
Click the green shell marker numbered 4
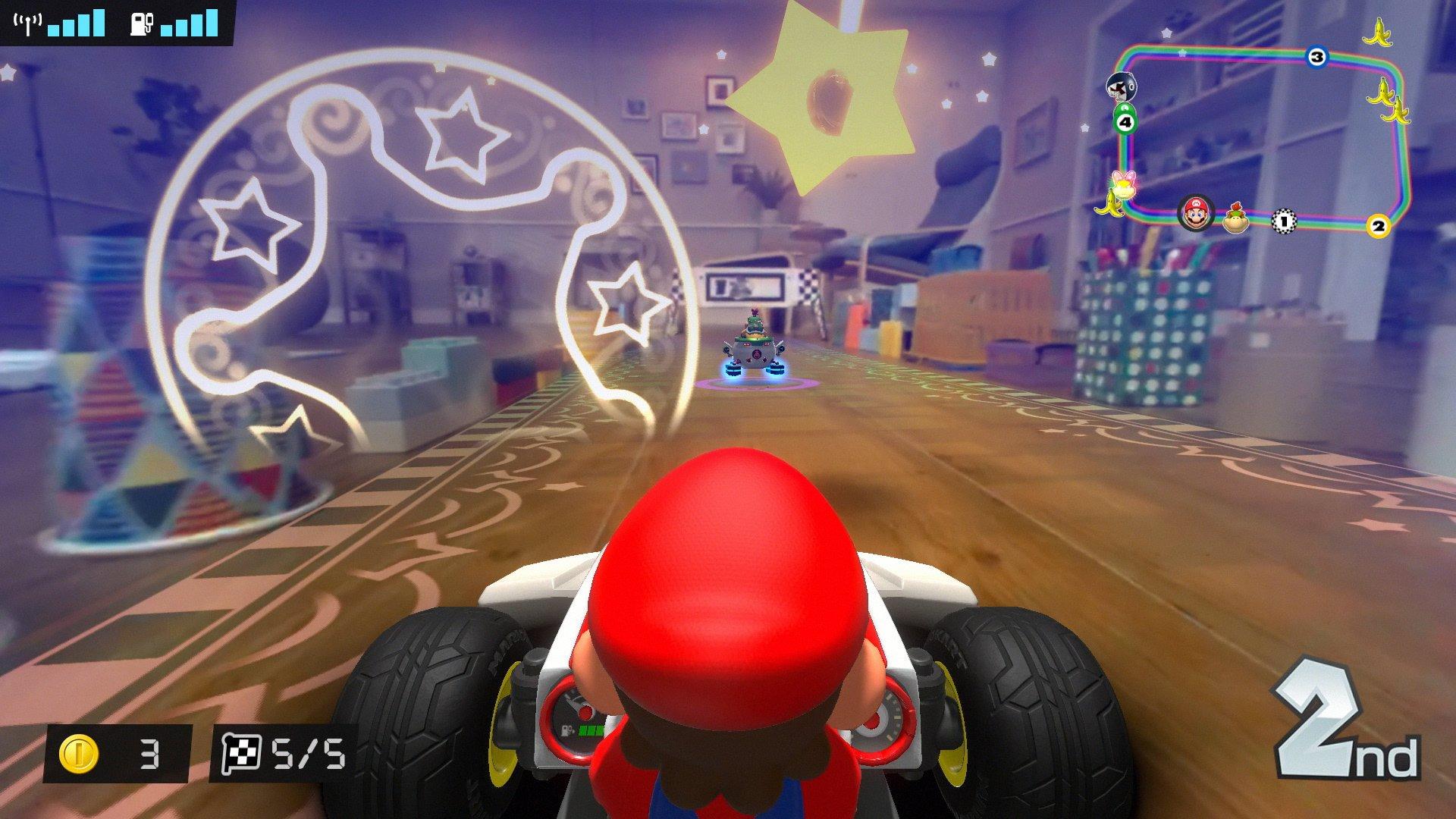(1125, 121)
